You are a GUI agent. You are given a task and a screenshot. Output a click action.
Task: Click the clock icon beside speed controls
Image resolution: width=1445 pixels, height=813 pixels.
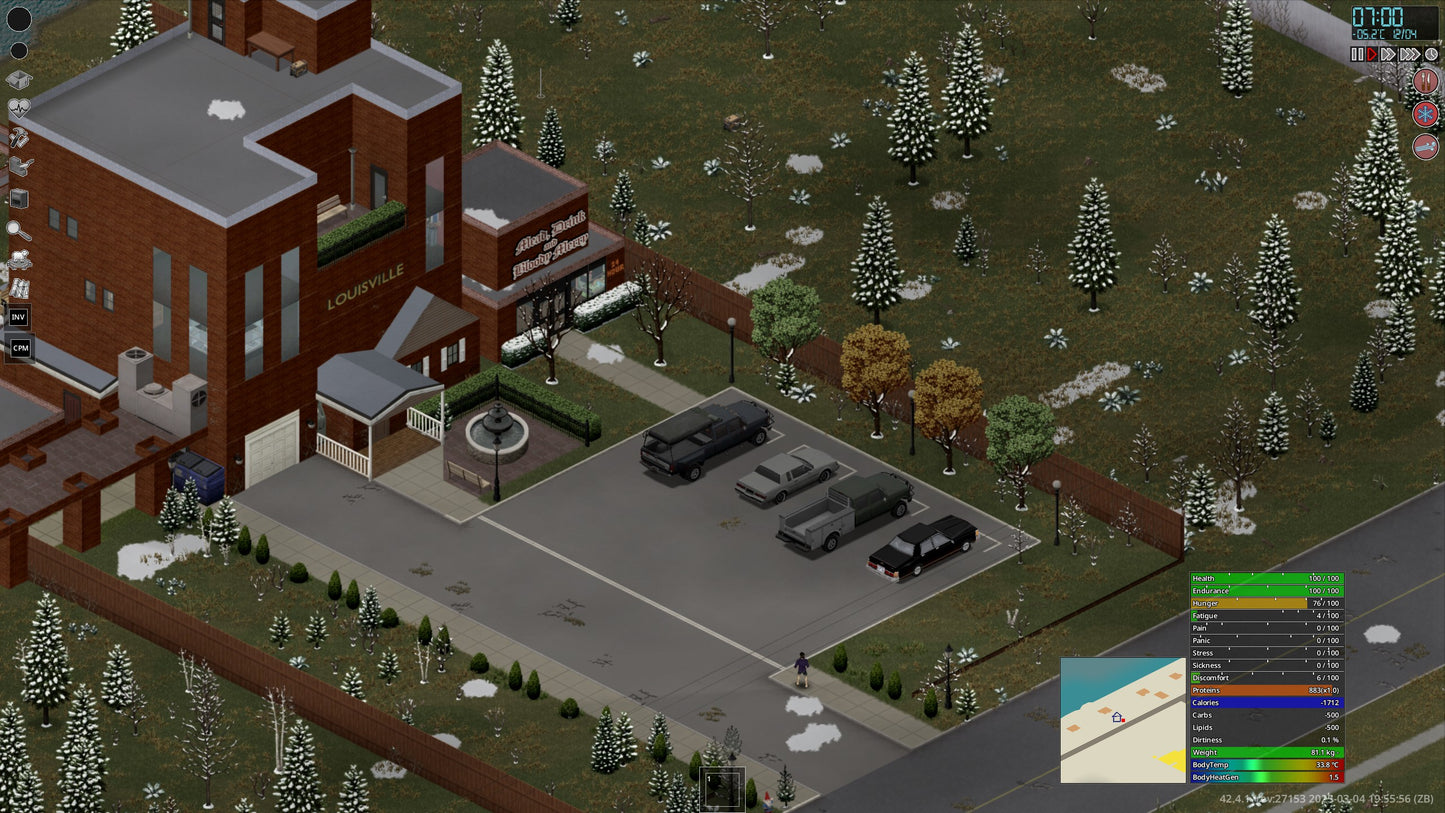1430,53
